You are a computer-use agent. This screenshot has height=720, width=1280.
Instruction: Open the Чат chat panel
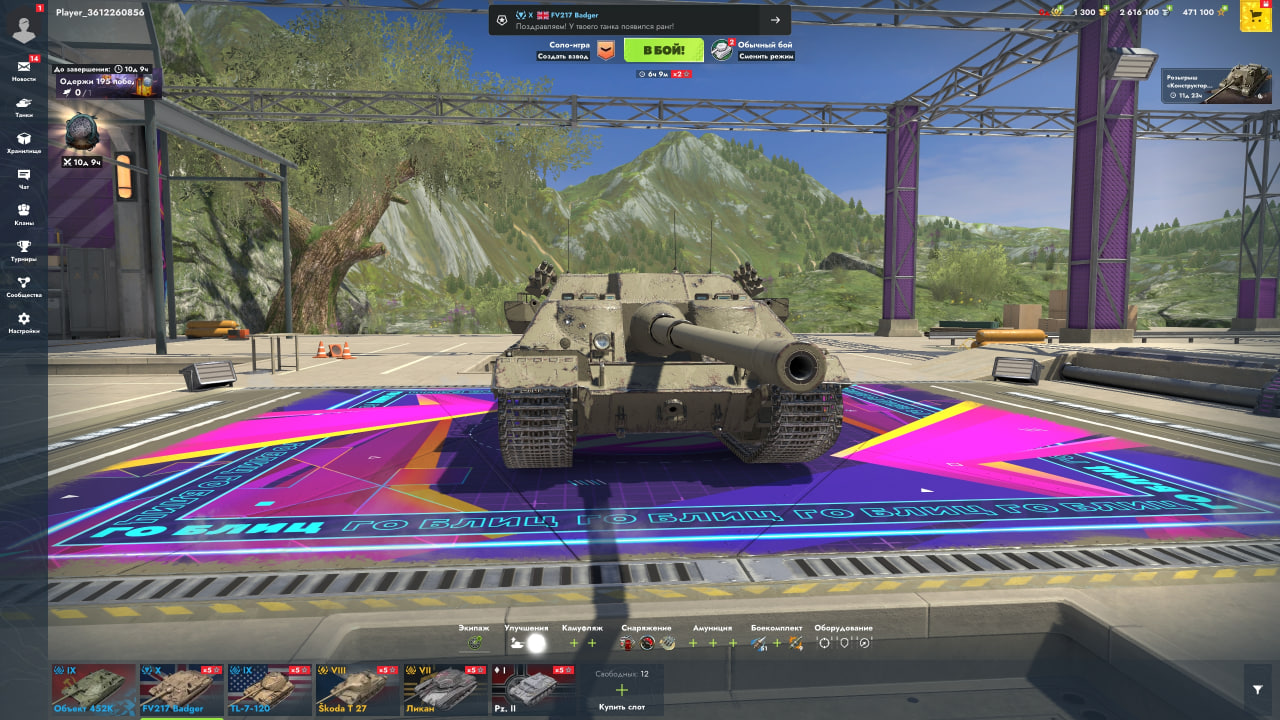coord(24,177)
